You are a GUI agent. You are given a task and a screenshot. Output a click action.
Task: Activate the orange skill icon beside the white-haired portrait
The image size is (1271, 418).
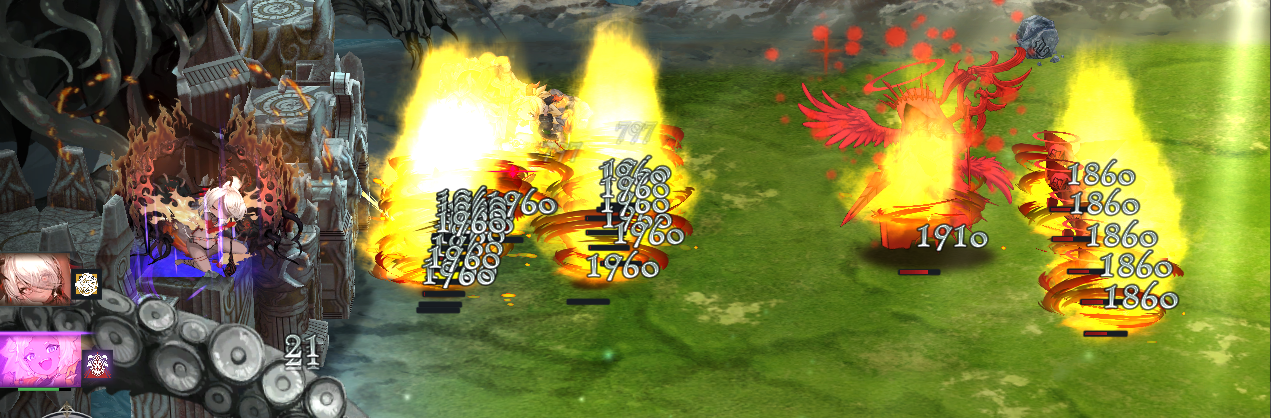coord(87,284)
